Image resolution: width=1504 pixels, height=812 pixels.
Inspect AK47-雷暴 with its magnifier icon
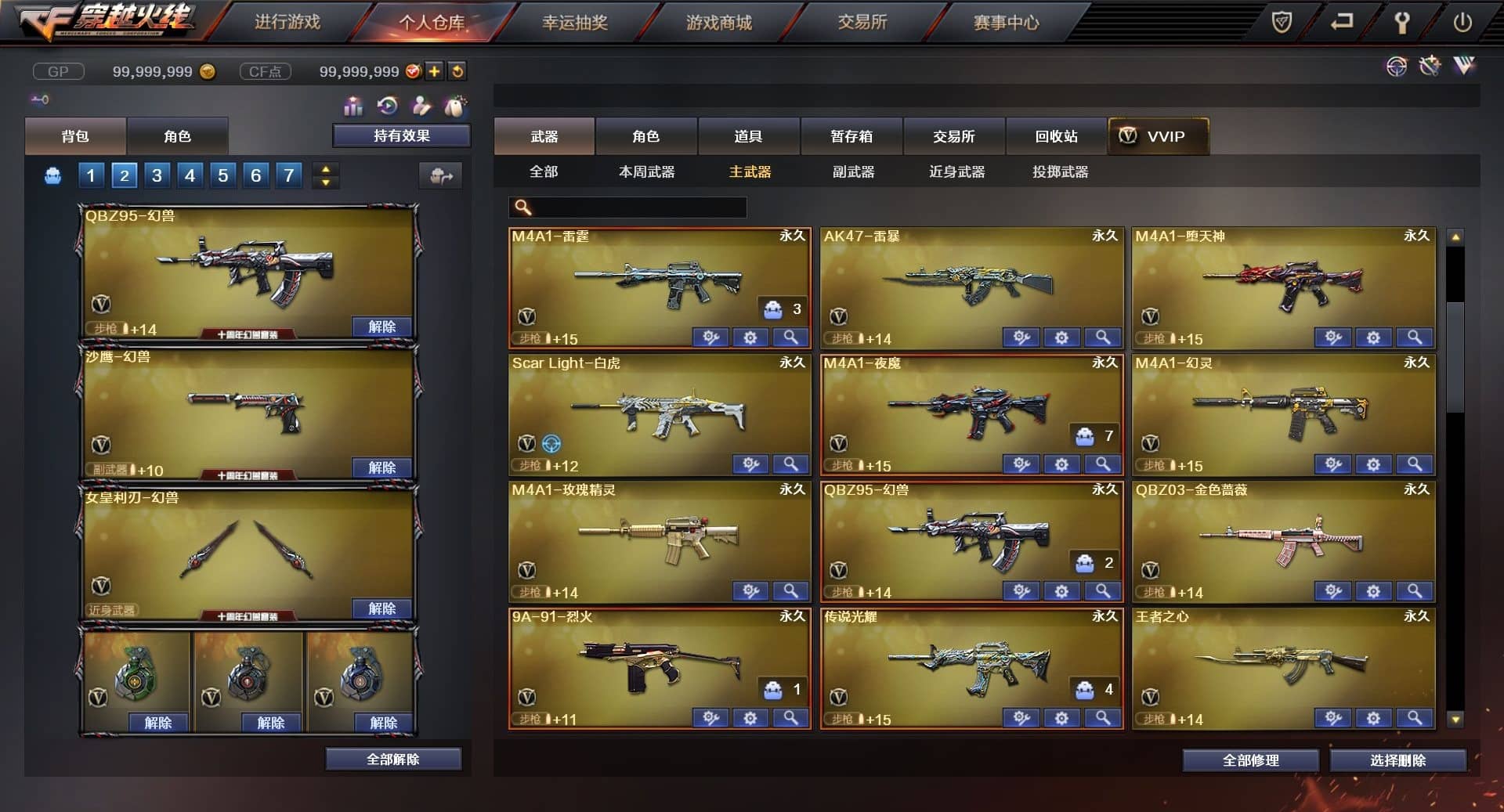1101,337
